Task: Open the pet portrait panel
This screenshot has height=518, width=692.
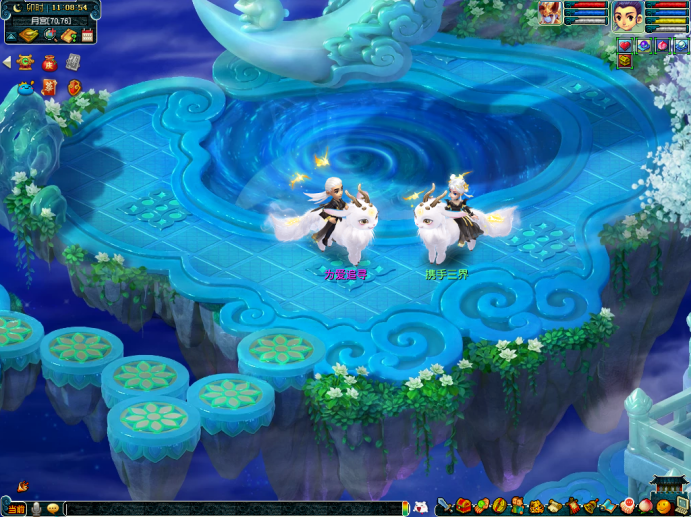Action: point(550,14)
